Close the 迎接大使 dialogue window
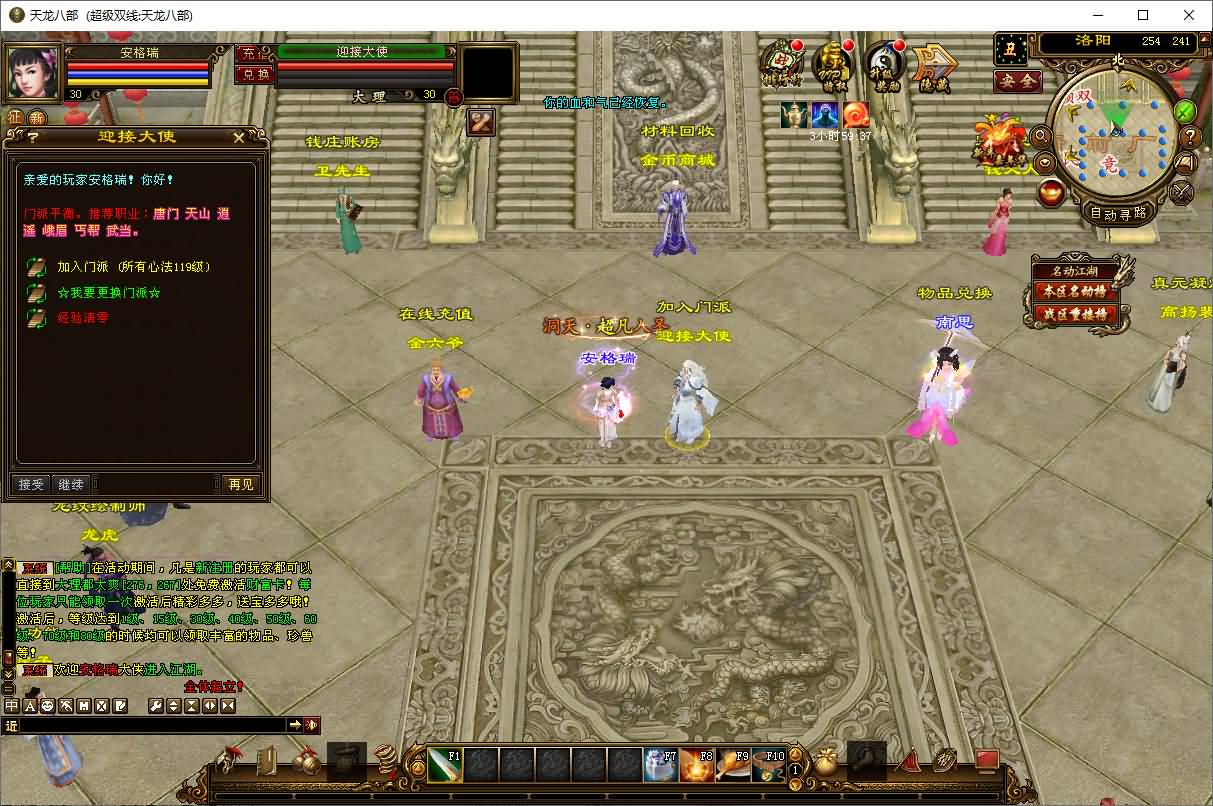The height and width of the screenshot is (806, 1213). tap(238, 137)
